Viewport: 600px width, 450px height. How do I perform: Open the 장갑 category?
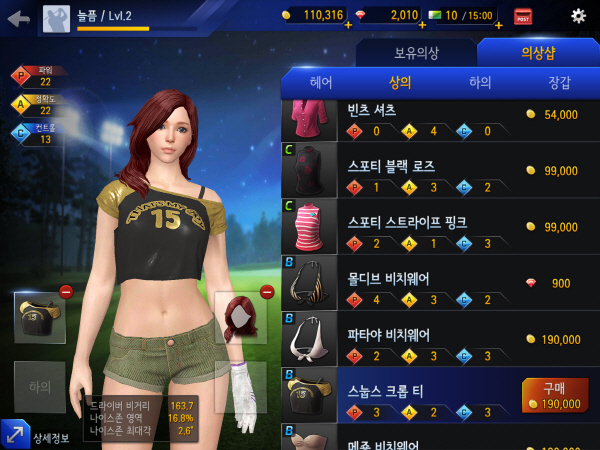(x=560, y=83)
